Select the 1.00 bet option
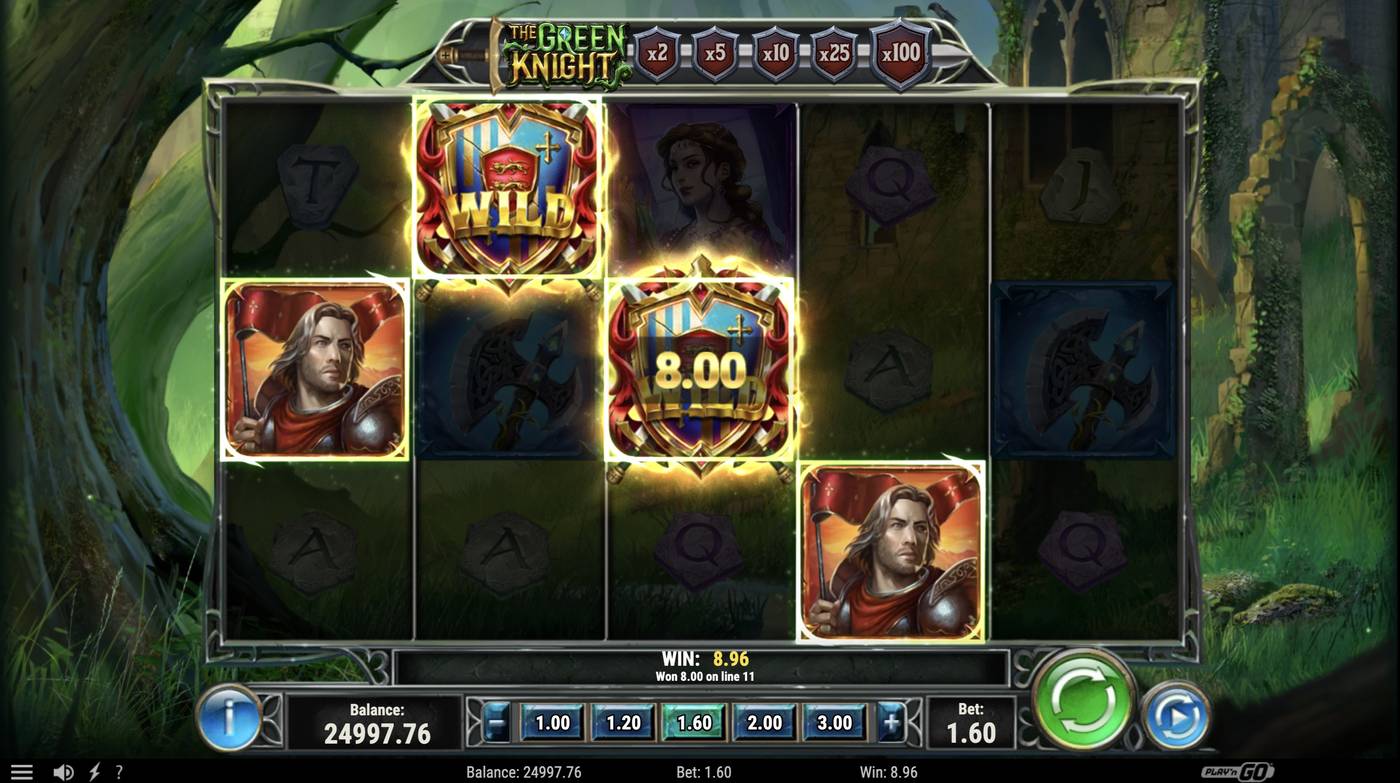This screenshot has height=783, width=1400. 551,721
